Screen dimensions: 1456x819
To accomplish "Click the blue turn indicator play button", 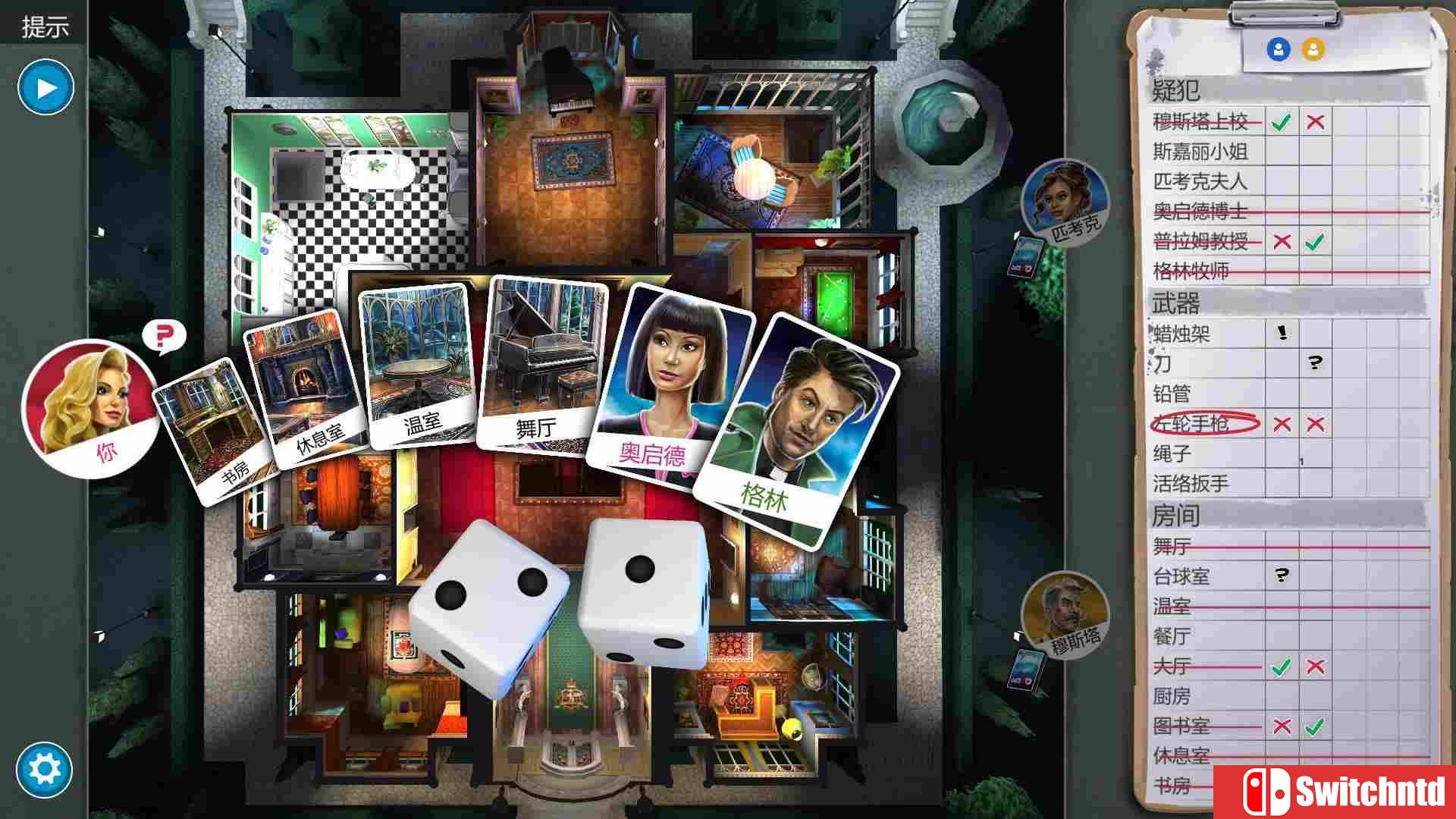I will (x=45, y=86).
